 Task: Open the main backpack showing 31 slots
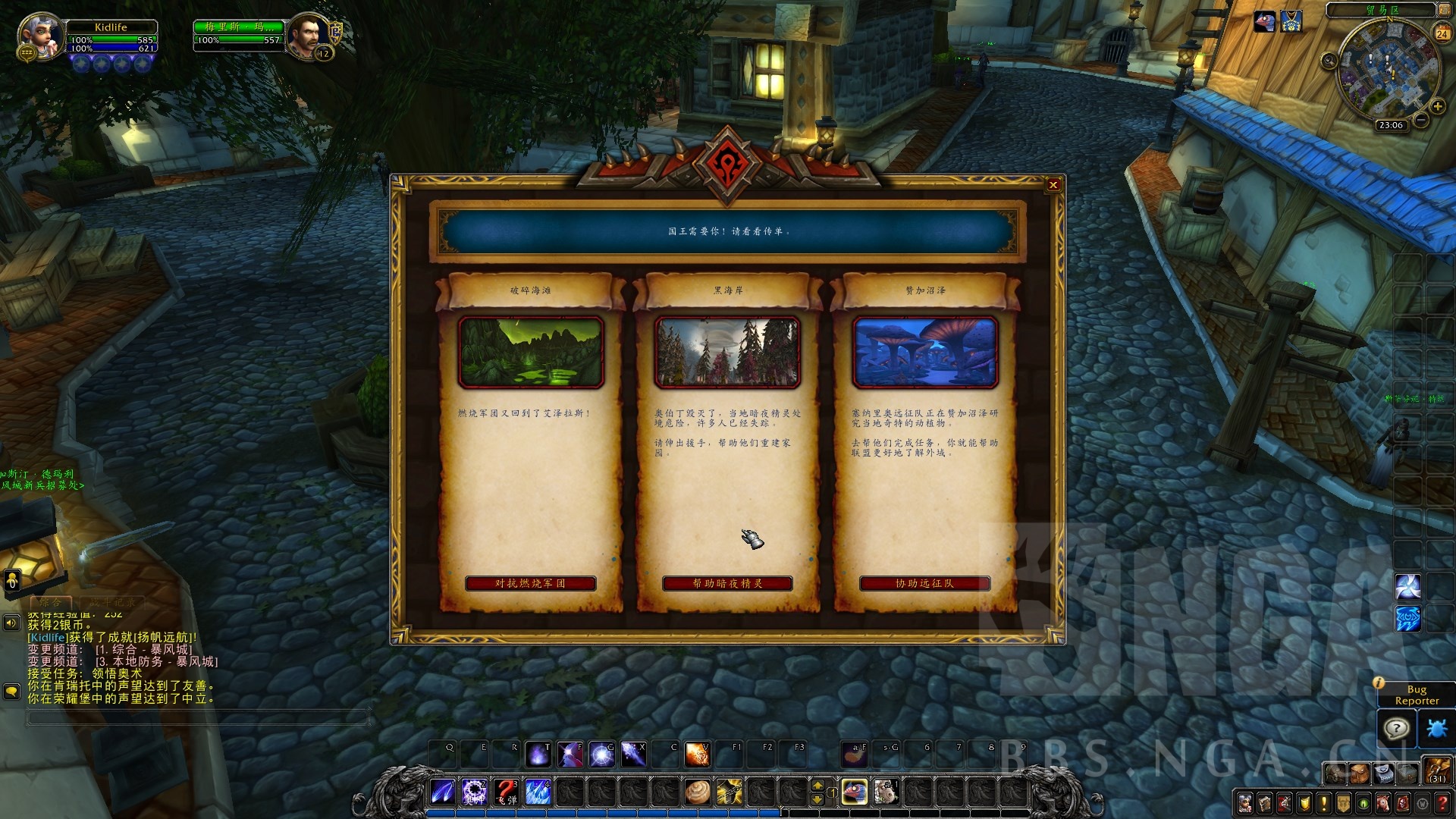(1437, 771)
